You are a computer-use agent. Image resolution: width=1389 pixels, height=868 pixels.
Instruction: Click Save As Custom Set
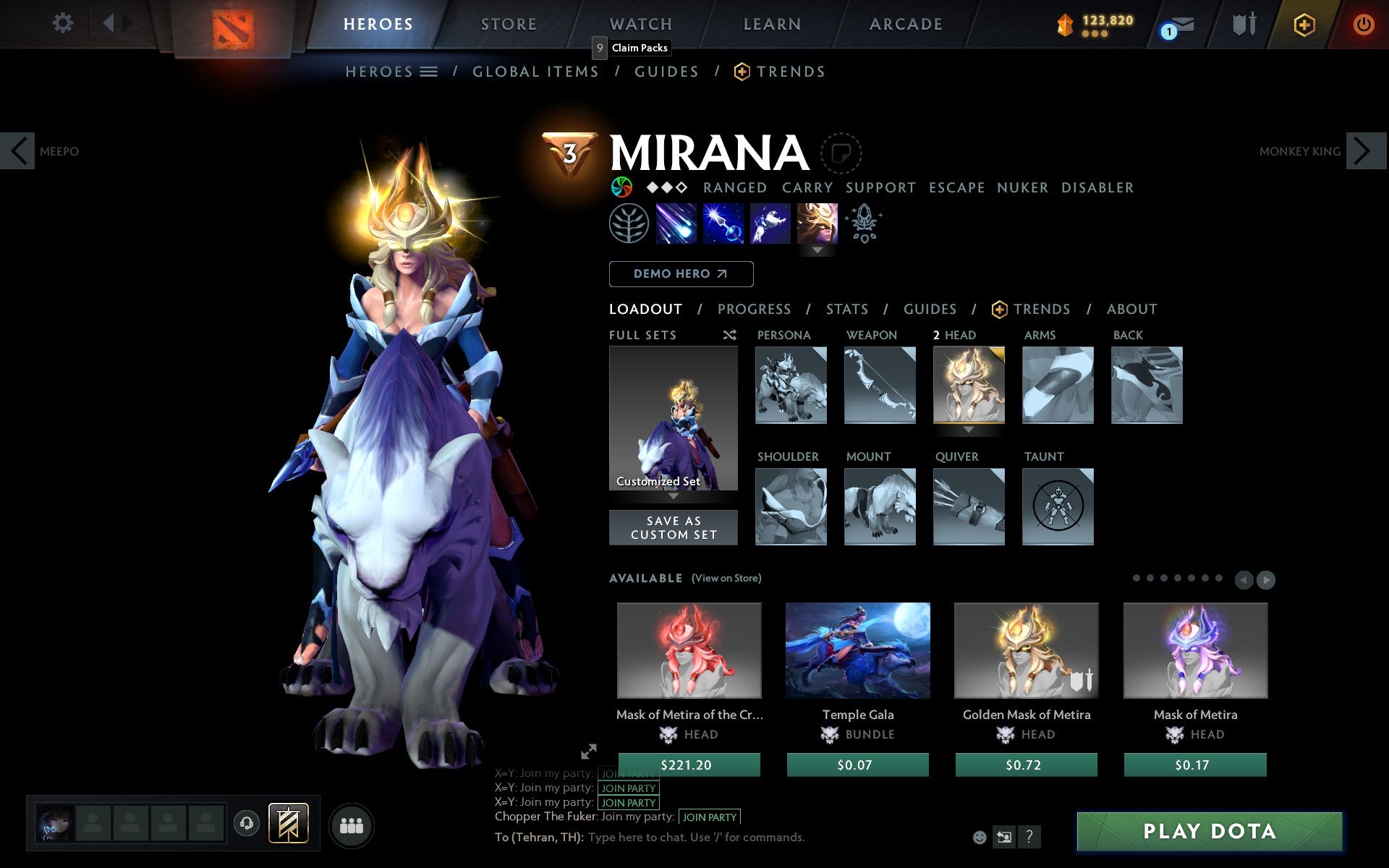[674, 527]
